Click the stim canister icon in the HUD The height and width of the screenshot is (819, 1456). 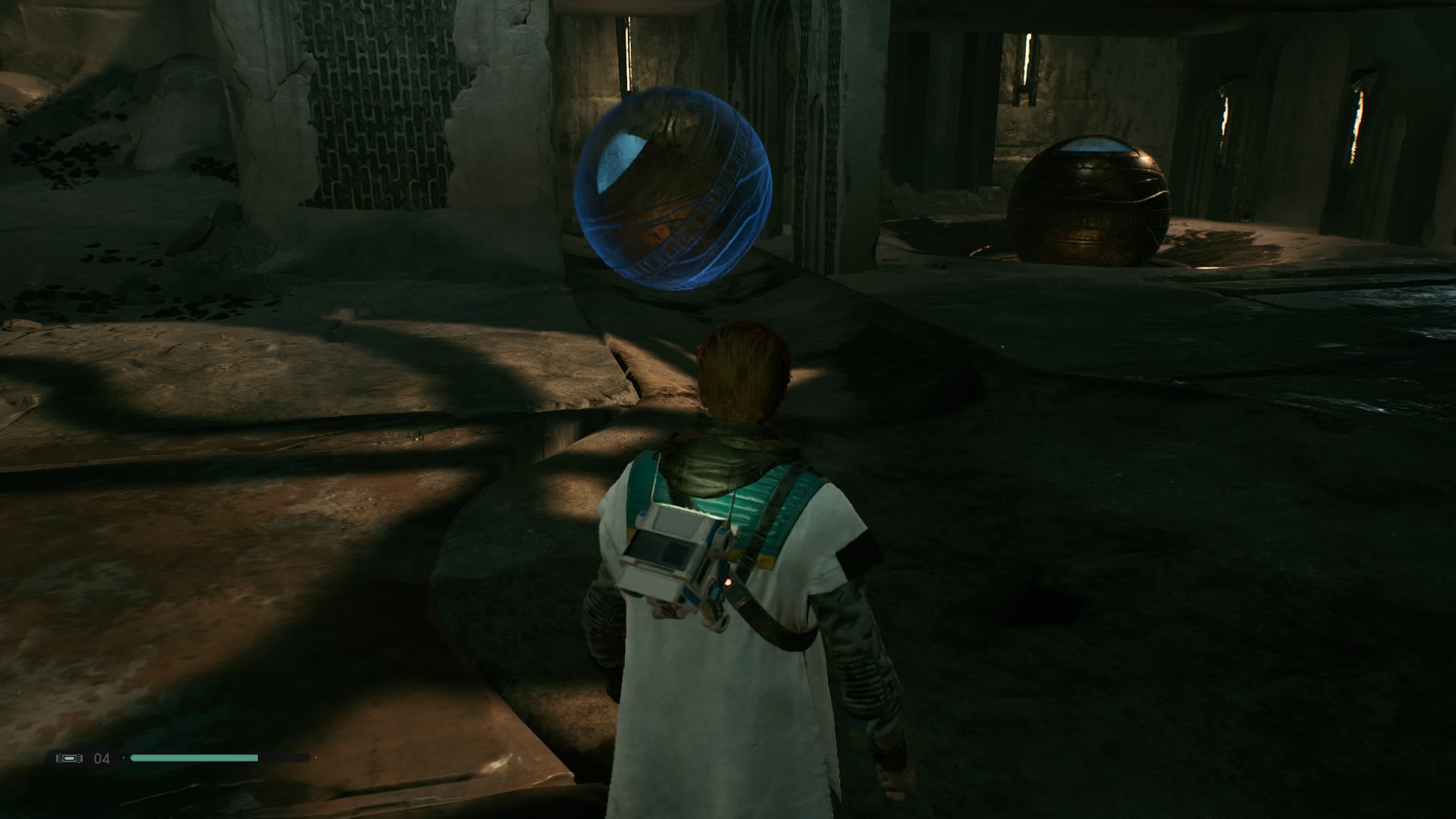coord(69,757)
